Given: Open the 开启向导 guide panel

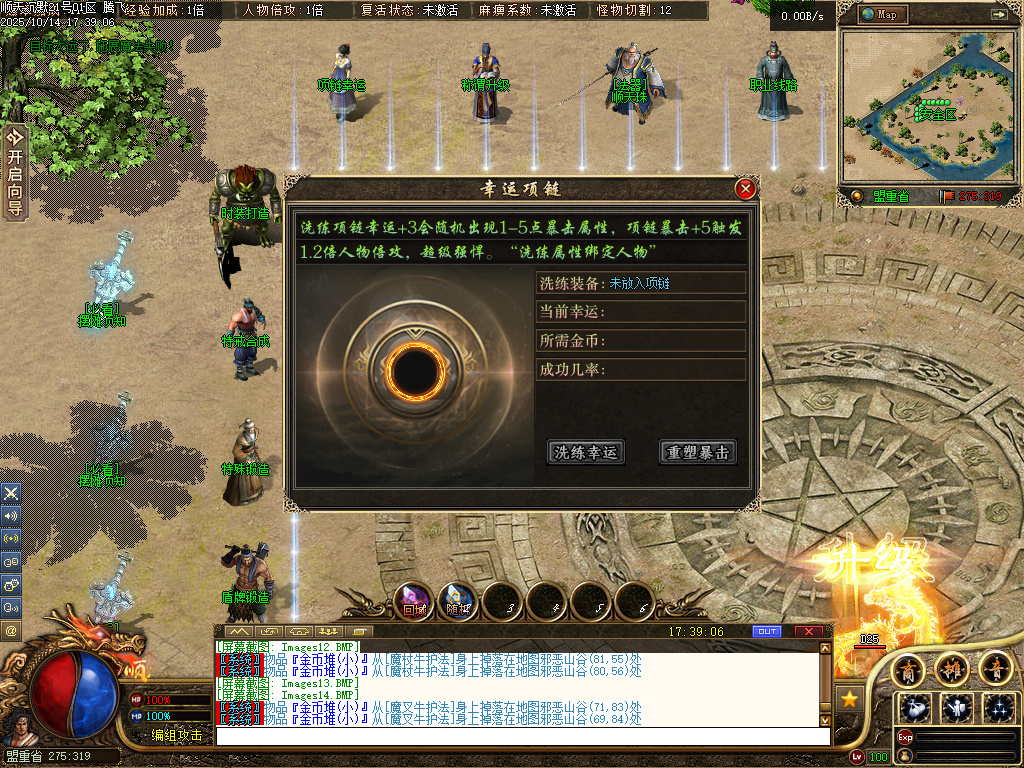Looking at the screenshot, I should [x=14, y=172].
